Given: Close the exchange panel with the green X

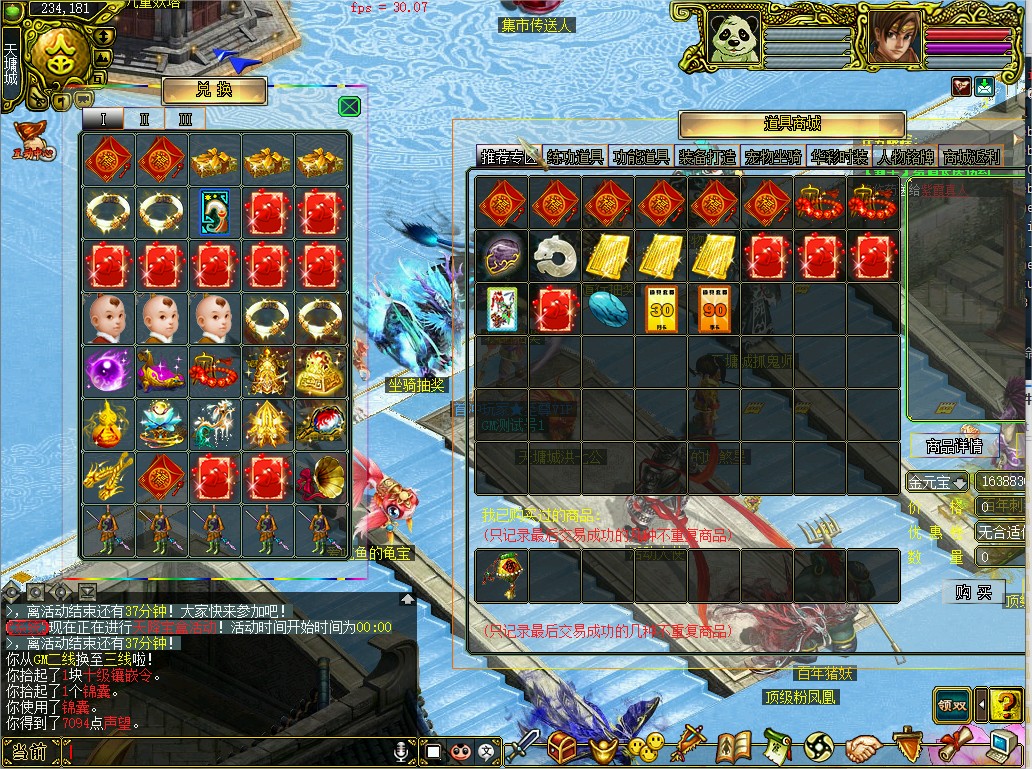Looking at the screenshot, I should (x=349, y=107).
